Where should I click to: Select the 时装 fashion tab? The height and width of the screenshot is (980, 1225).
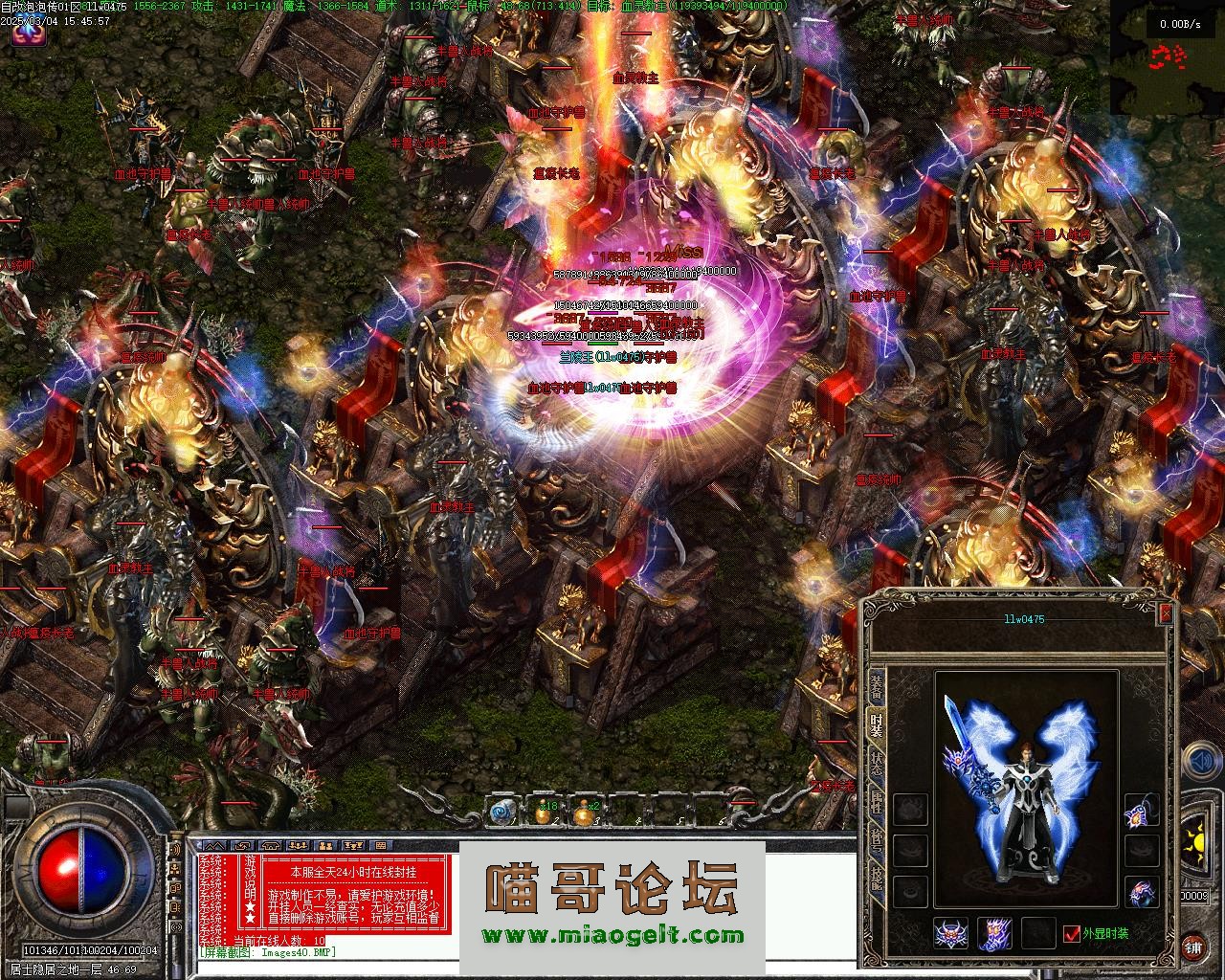coord(876,724)
